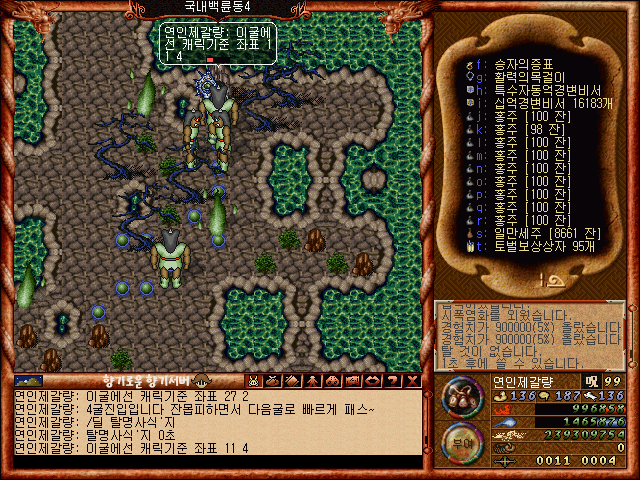Click the 呪 spell indicator beside the name
The image size is (640, 480).
[x=592, y=381]
